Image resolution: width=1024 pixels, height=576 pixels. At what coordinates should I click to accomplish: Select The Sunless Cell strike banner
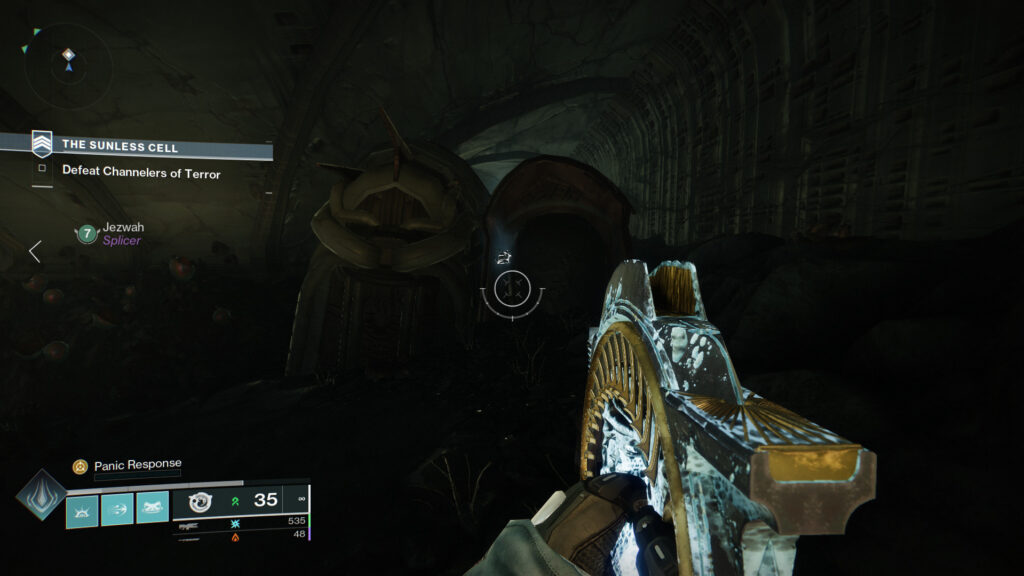pyautogui.click(x=120, y=146)
